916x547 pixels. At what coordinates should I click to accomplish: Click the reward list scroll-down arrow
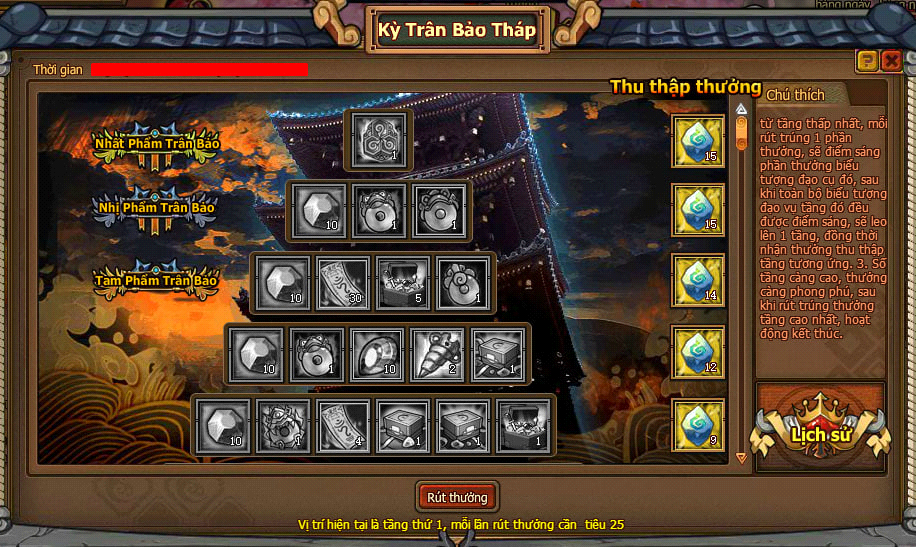(x=741, y=458)
